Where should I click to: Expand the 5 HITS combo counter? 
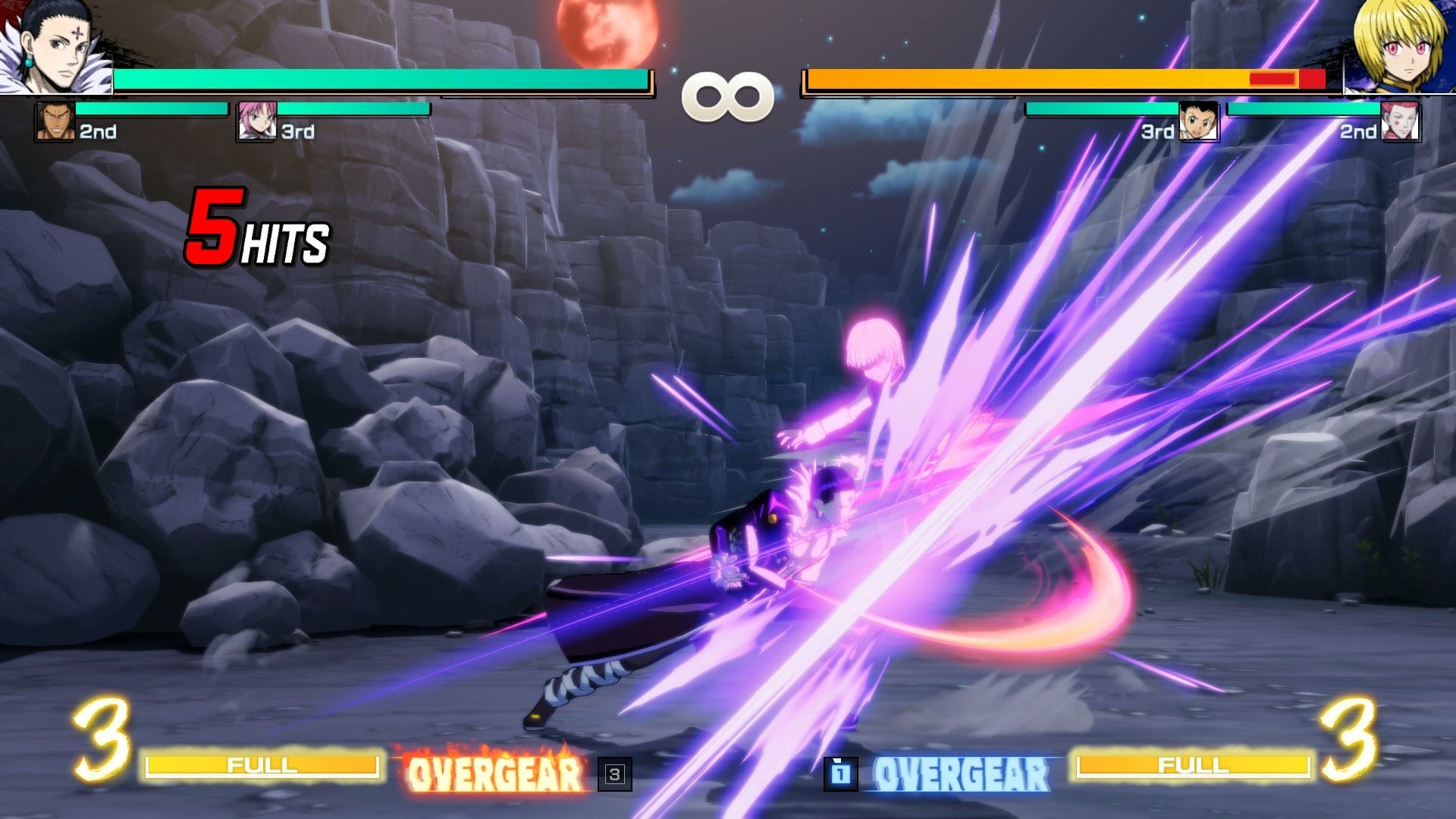point(258,227)
